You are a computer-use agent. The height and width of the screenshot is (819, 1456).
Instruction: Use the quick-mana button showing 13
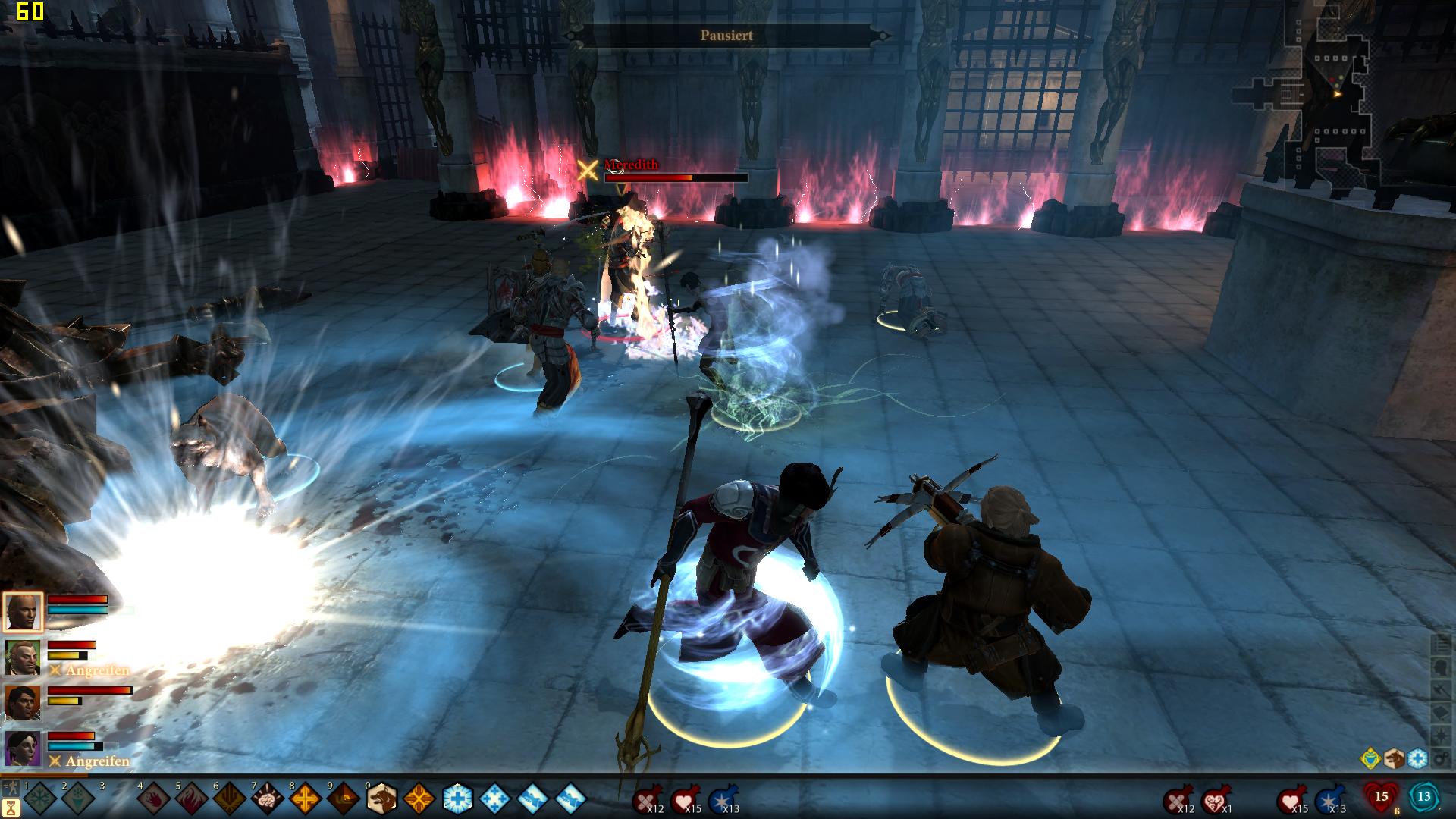coord(1424,798)
